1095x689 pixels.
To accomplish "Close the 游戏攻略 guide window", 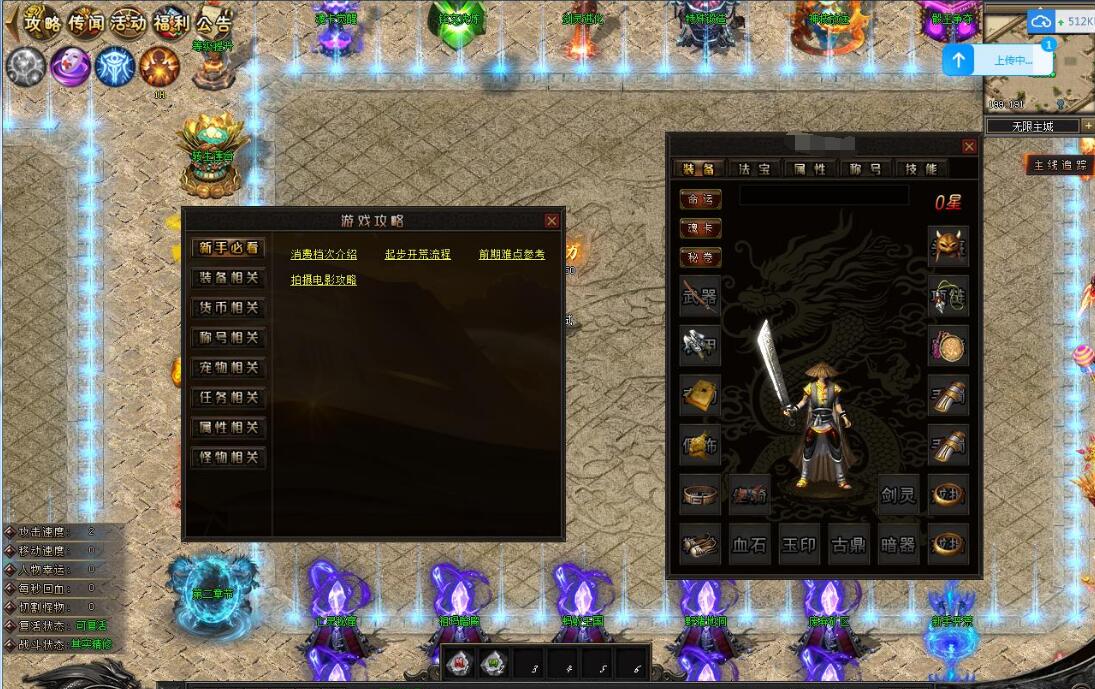I will point(551,220).
